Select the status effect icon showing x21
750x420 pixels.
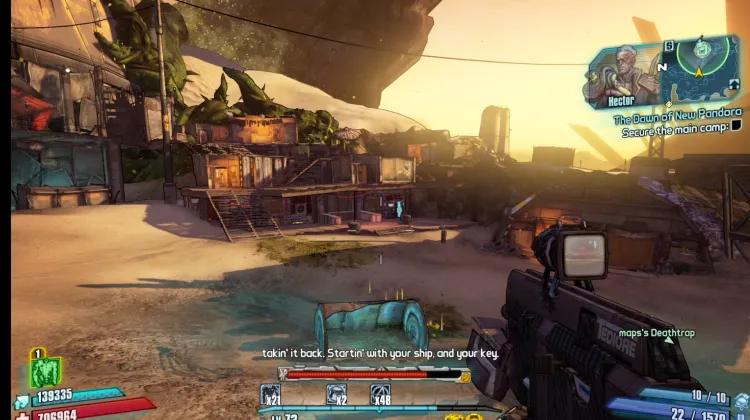coord(270,395)
